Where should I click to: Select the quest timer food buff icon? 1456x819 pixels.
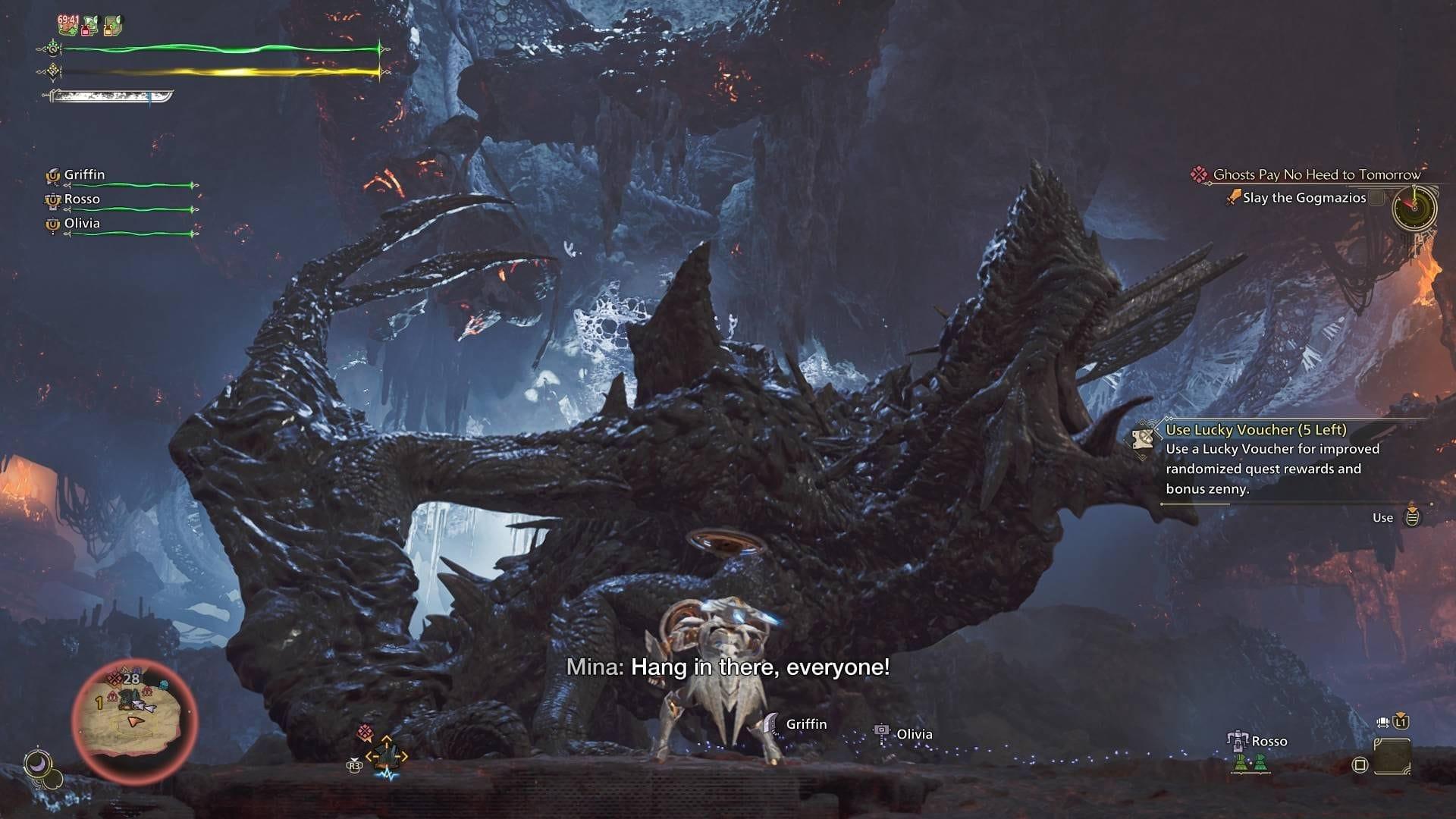[67, 23]
